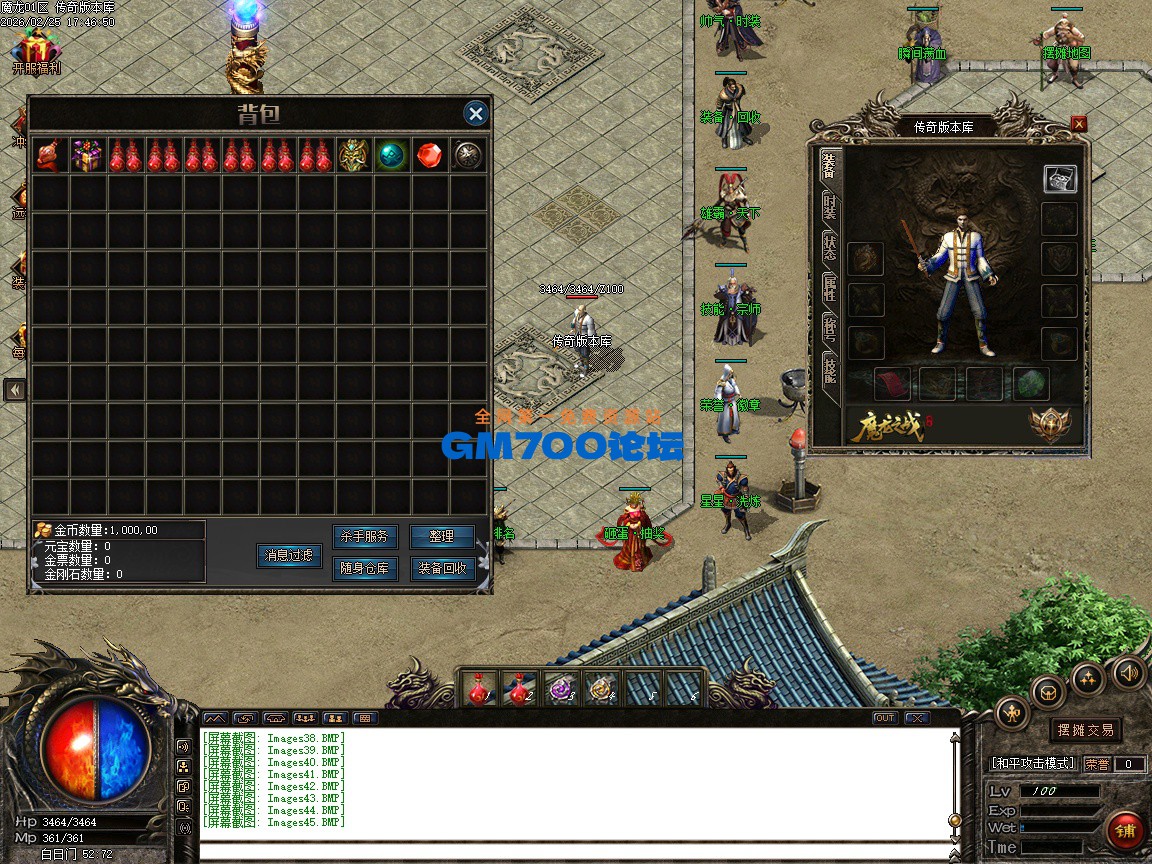Close the 背包 backpack window
Viewport: 1152px width, 864px height.
476,113
